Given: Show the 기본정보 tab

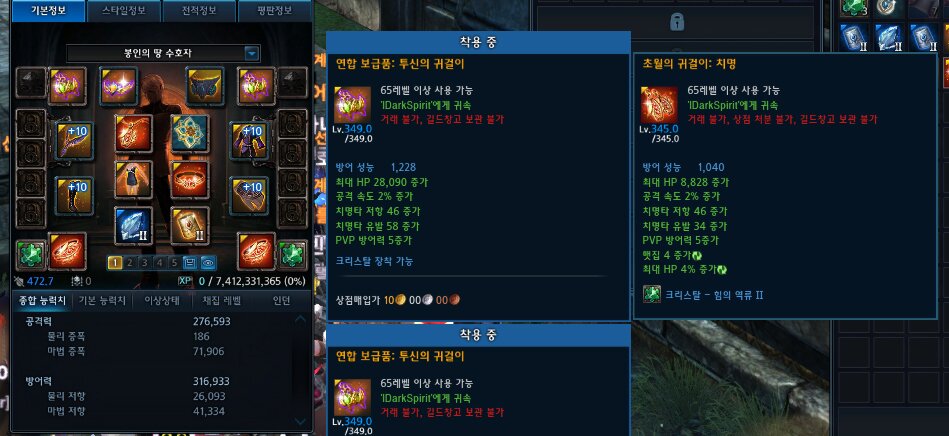Looking at the screenshot, I should [x=45, y=11].
